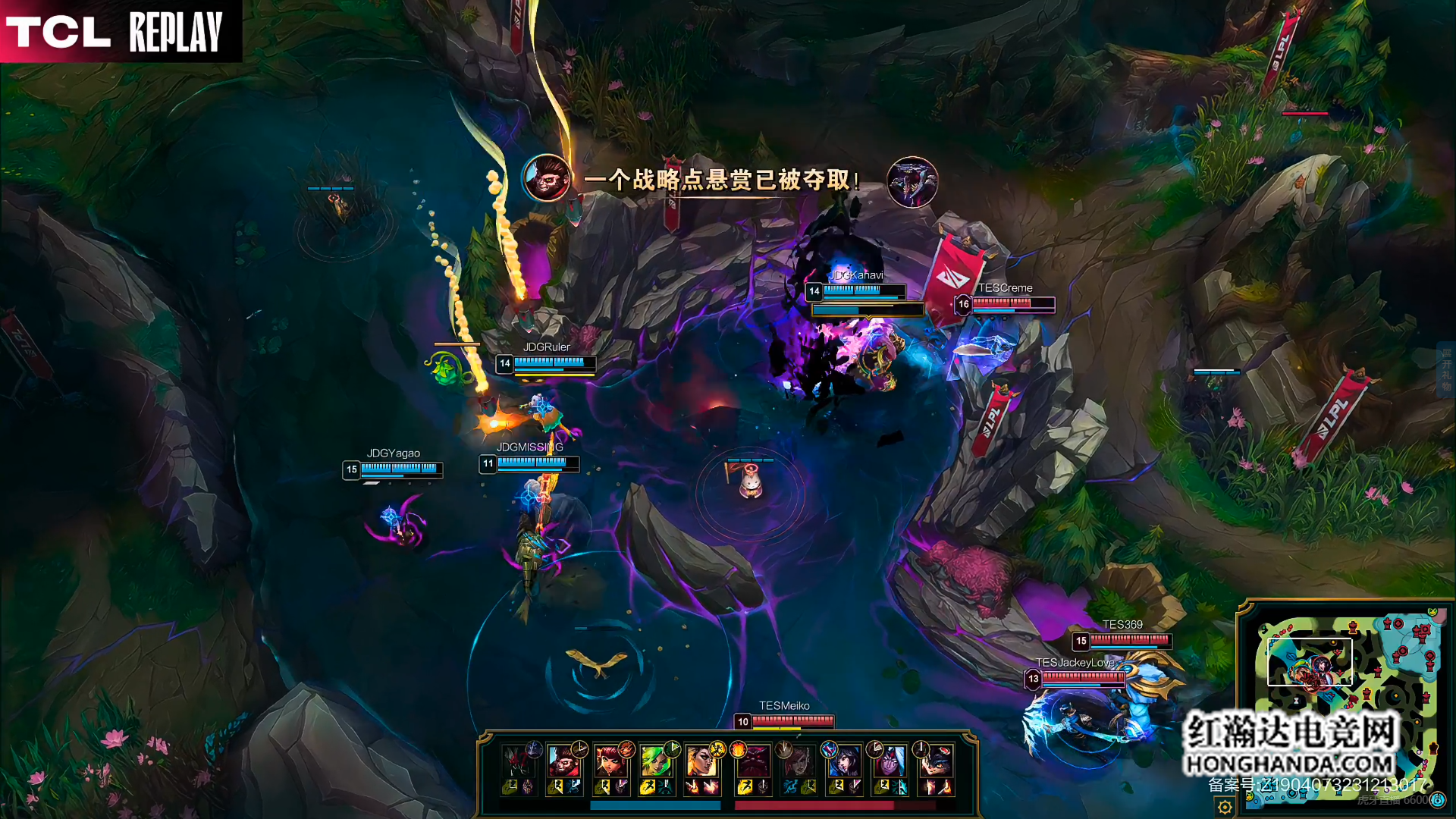
Task: Click the round blue icon on minimap corner
Action: point(1437,800)
